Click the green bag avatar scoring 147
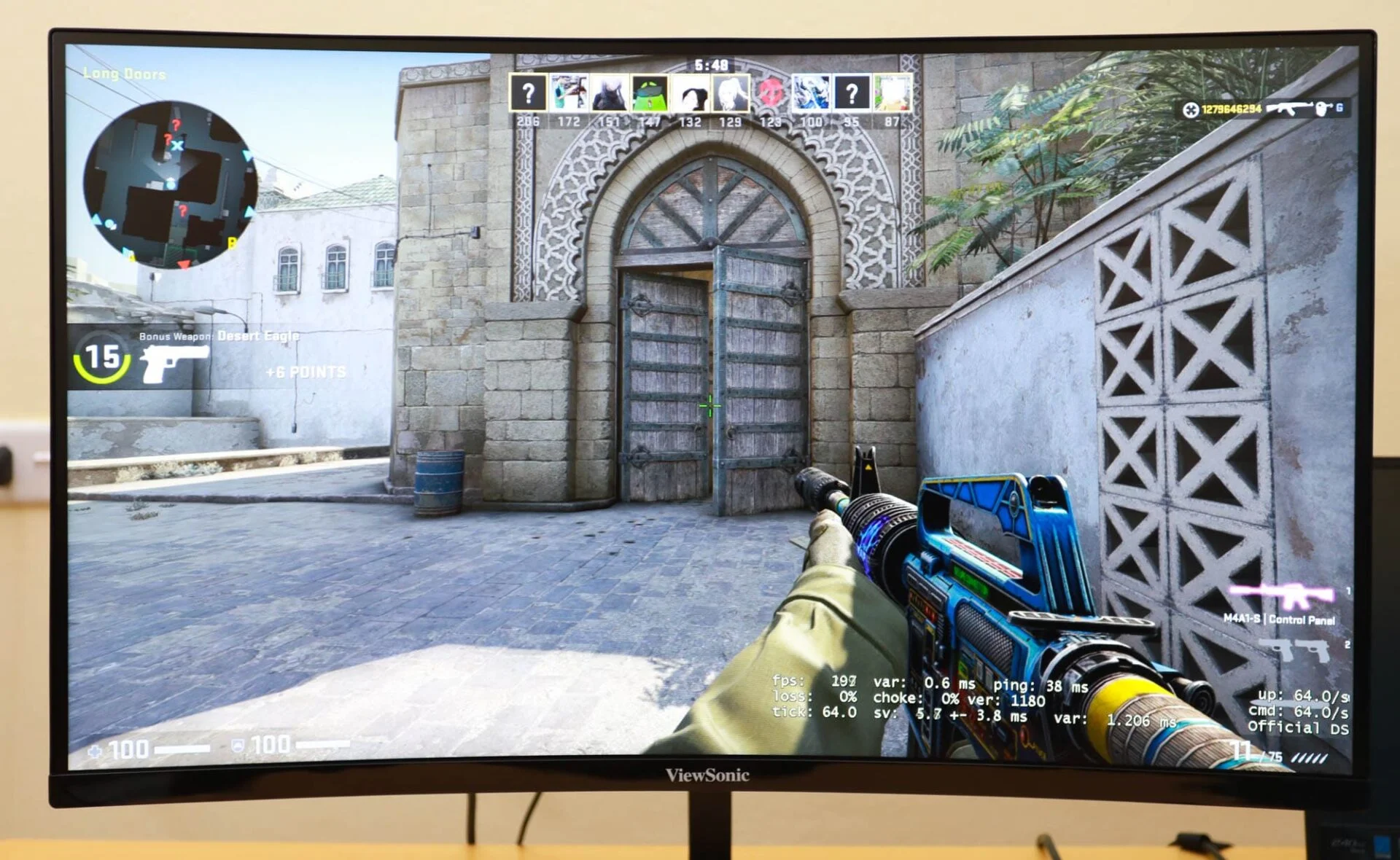This screenshot has width=1400, height=860. click(x=650, y=93)
